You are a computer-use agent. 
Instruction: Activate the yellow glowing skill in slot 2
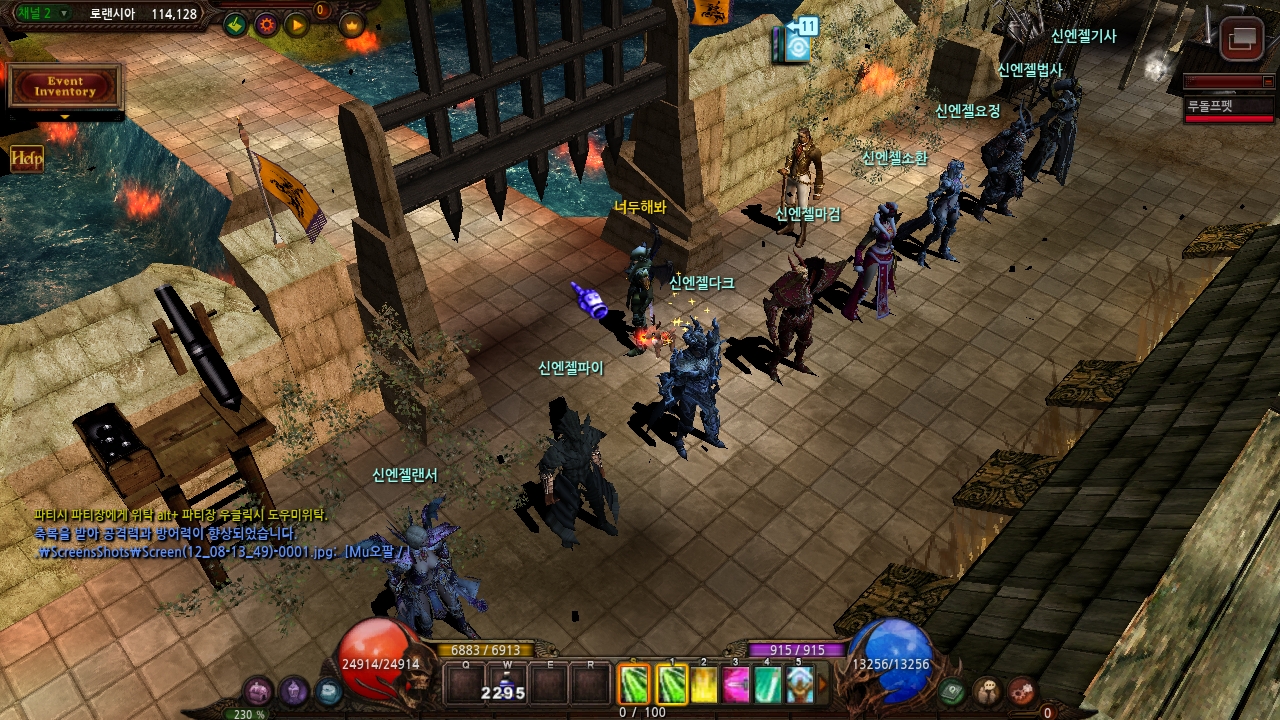tap(705, 685)
